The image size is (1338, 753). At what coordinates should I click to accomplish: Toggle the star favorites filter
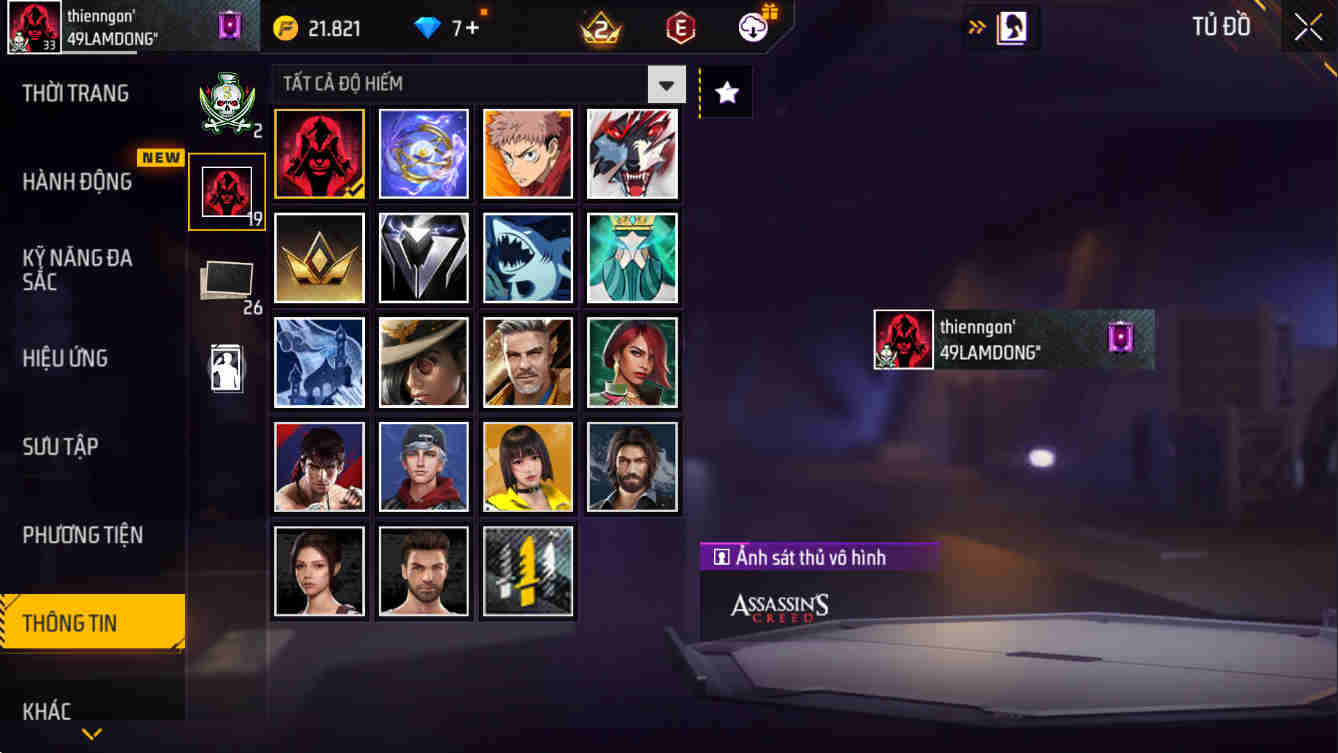[726, 91]
